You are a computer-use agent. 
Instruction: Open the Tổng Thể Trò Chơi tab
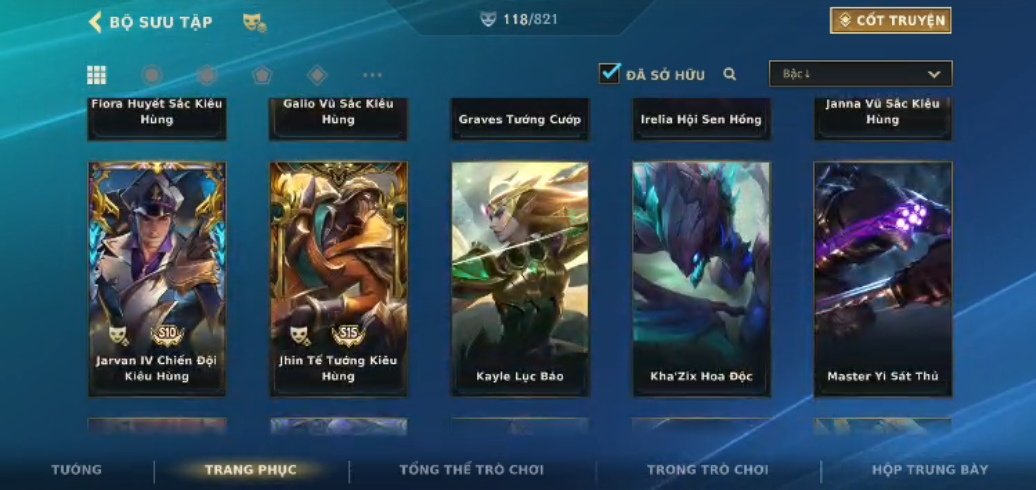pos(472,470)
